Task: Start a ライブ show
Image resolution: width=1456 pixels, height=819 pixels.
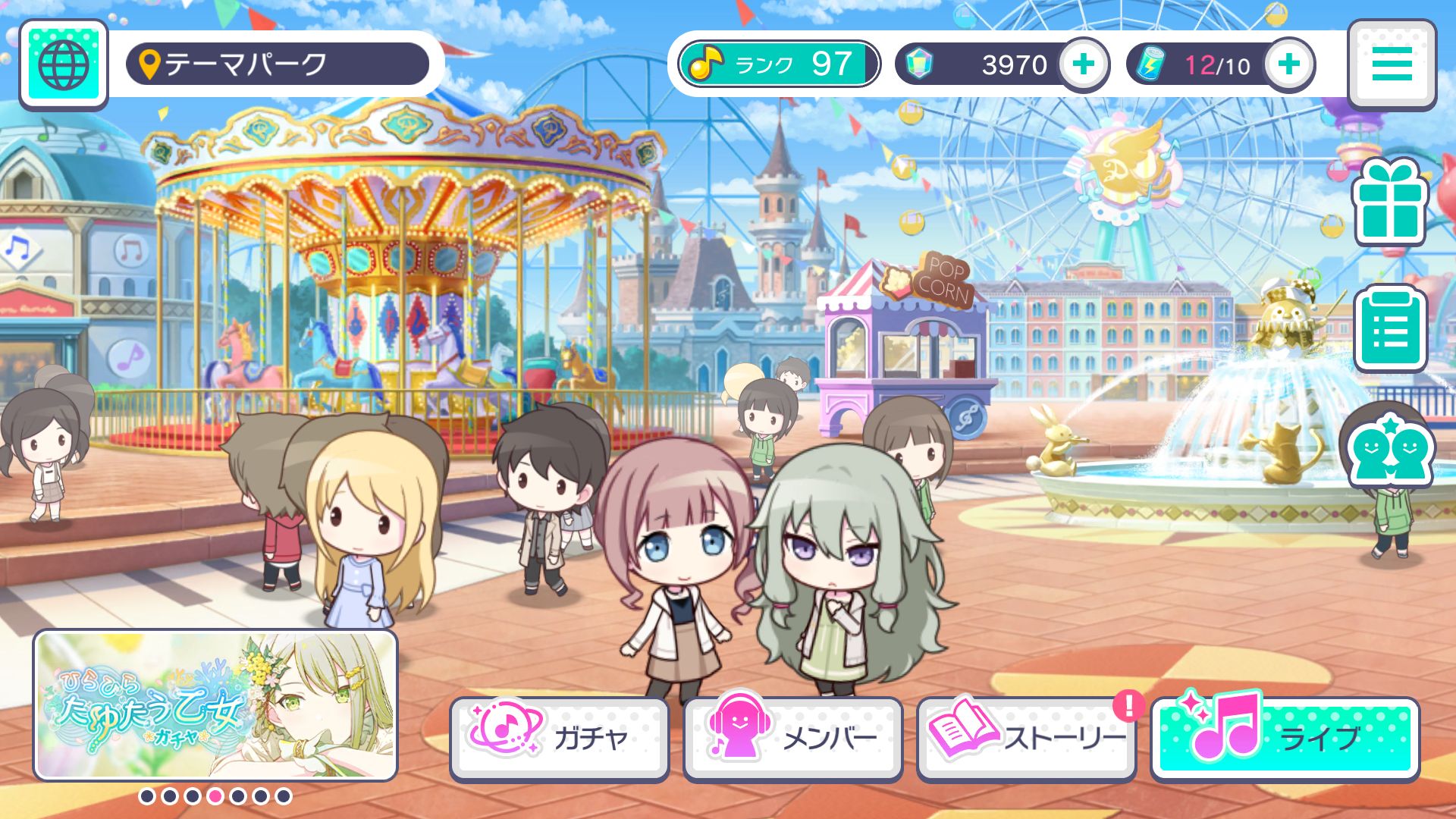Action: 1285,738
